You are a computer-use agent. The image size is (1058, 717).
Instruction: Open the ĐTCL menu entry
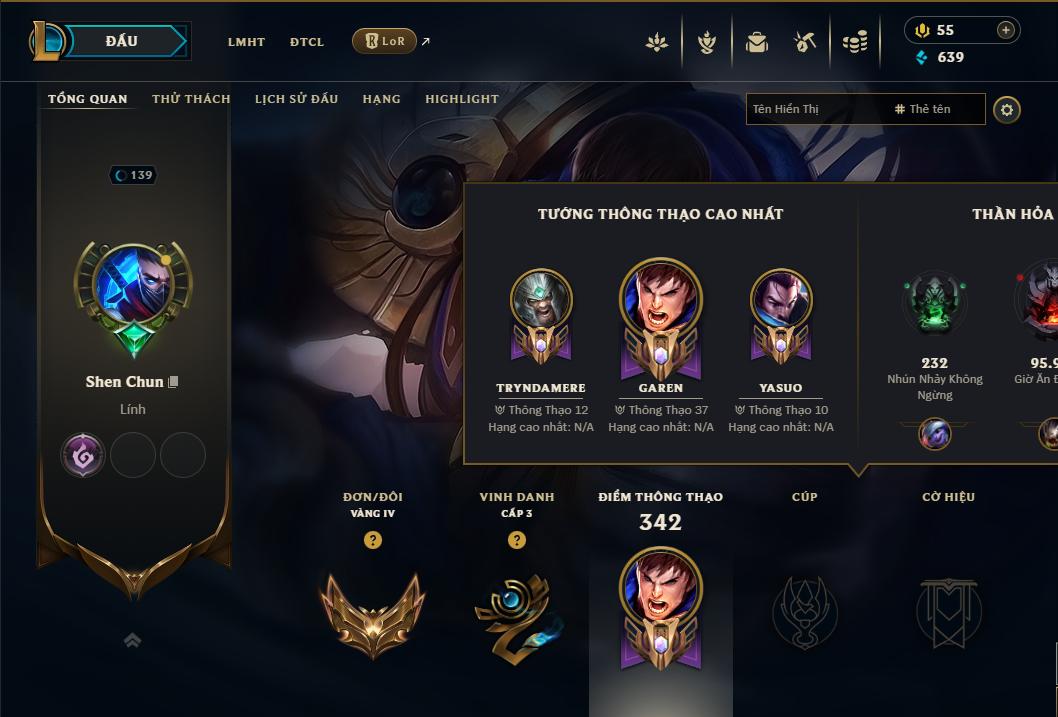click(307, 42)
